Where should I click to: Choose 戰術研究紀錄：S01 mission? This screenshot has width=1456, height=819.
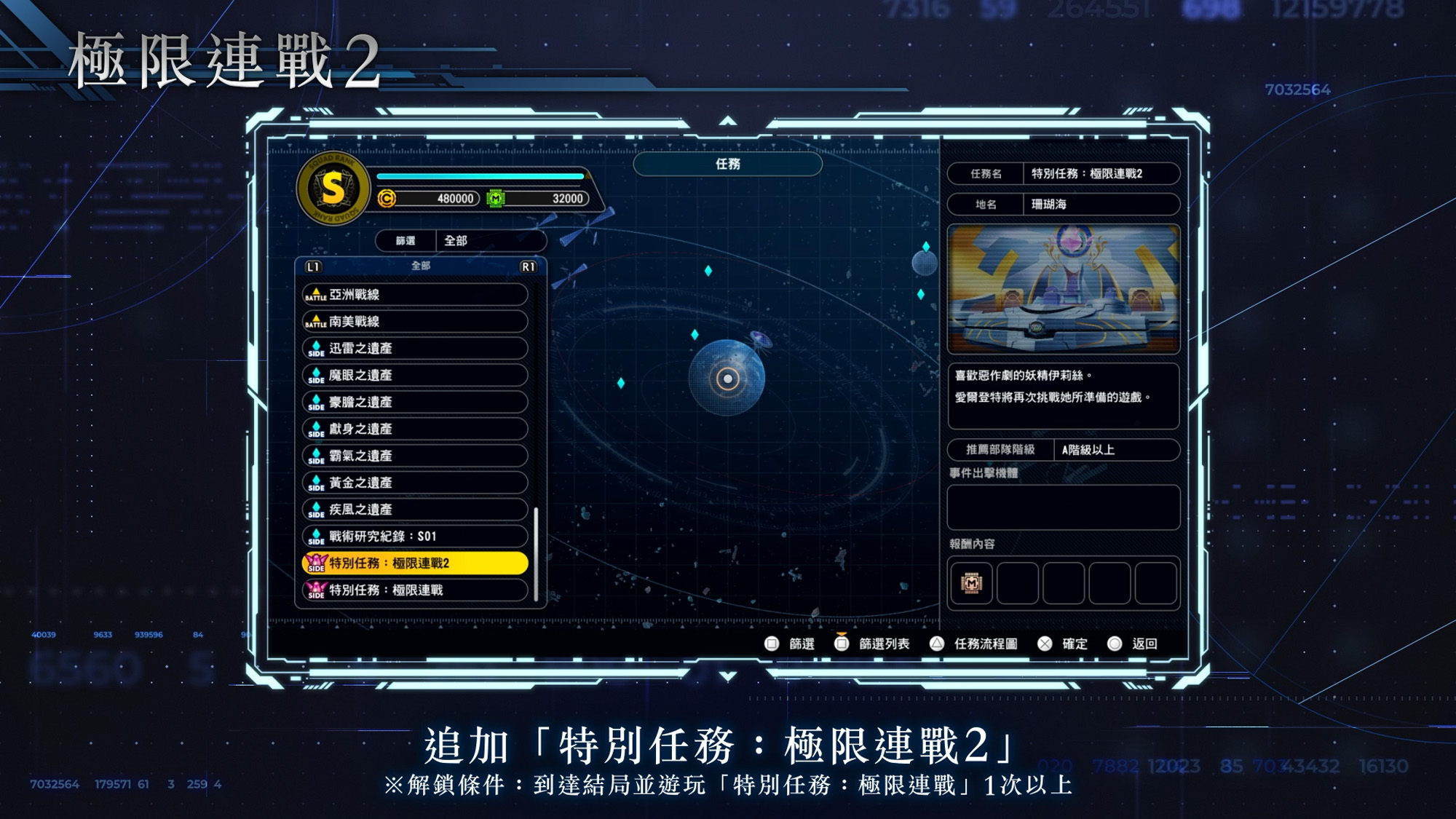click(414, 537)
